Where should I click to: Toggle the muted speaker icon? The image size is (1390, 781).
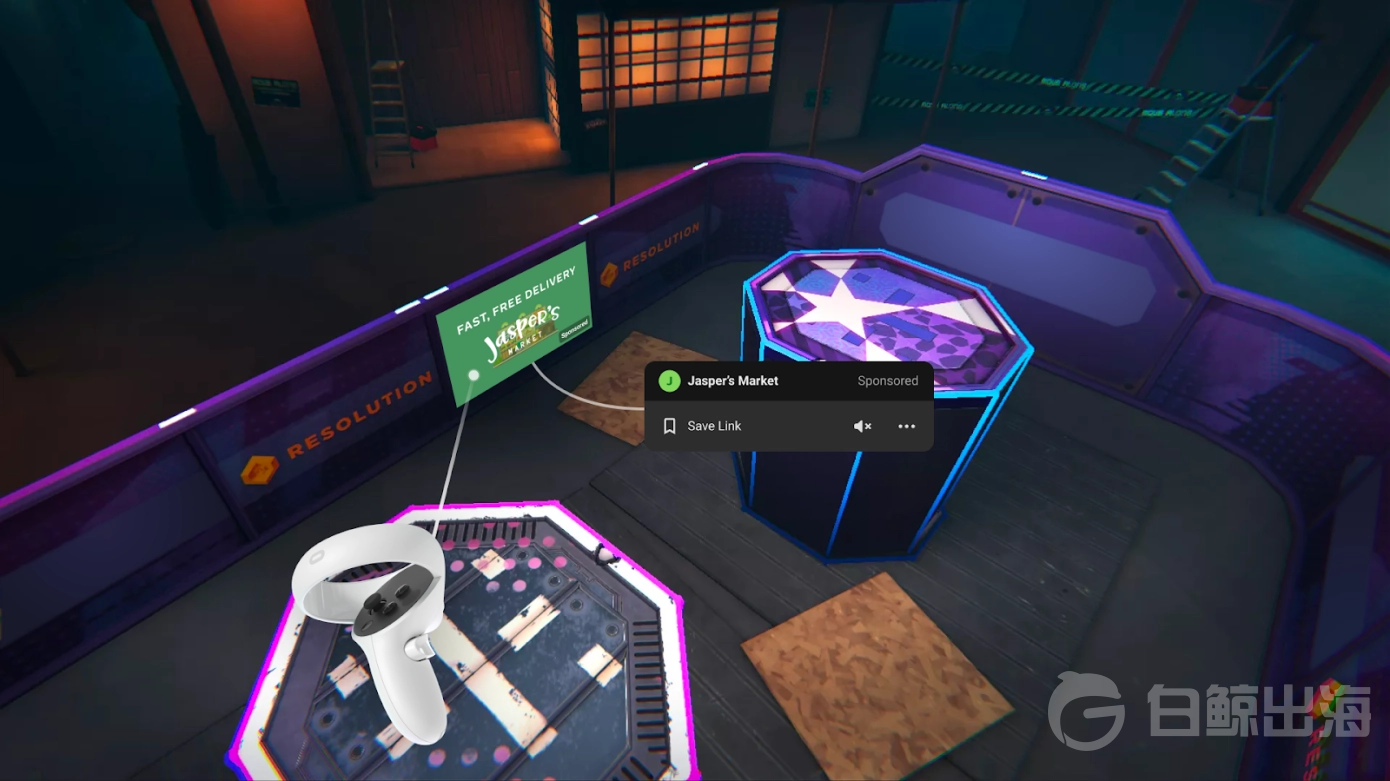click(862, 426)
